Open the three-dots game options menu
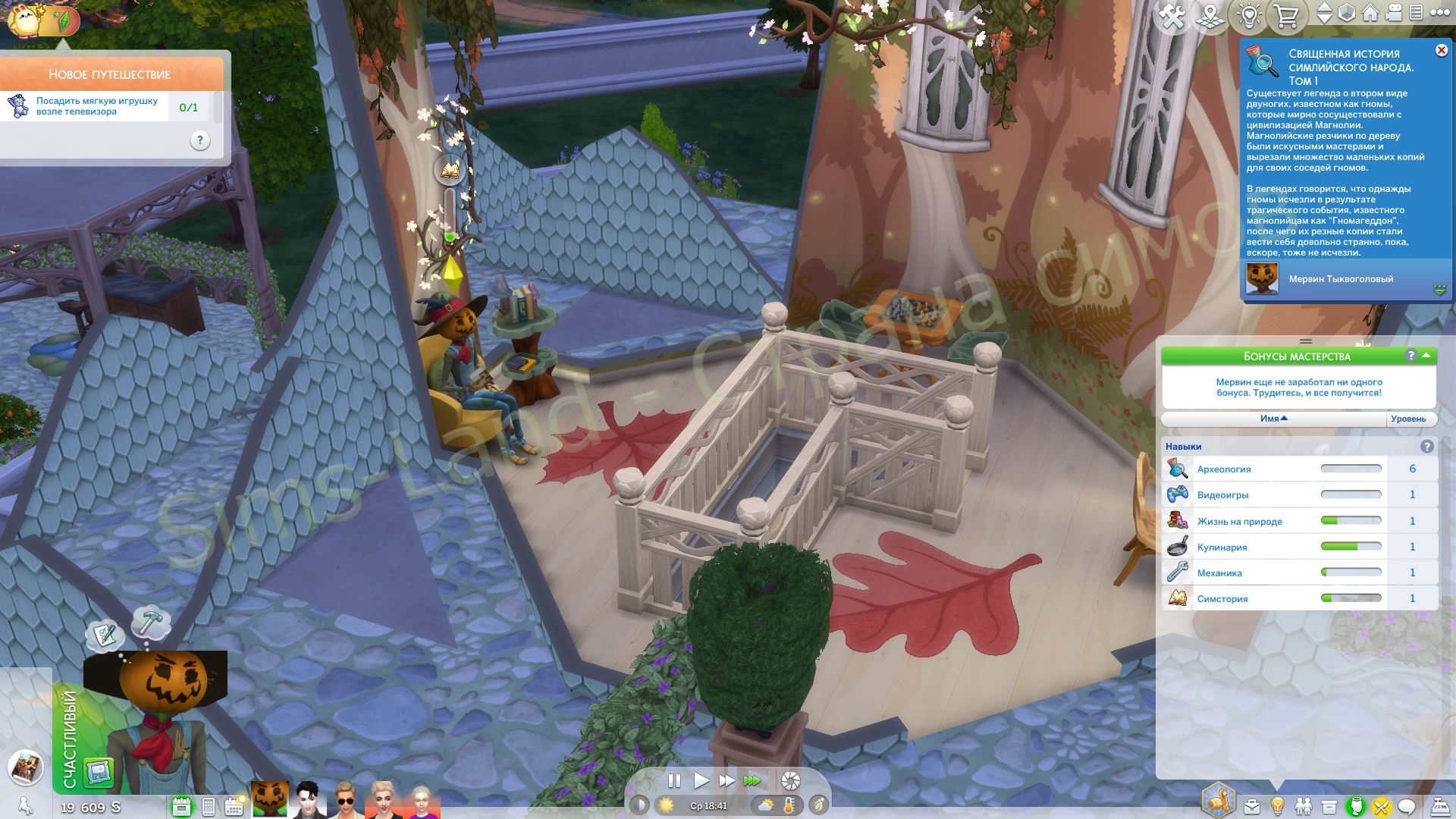This screenshot has width=1456, height=819. pyautogui.click(x=1440, y=13)
